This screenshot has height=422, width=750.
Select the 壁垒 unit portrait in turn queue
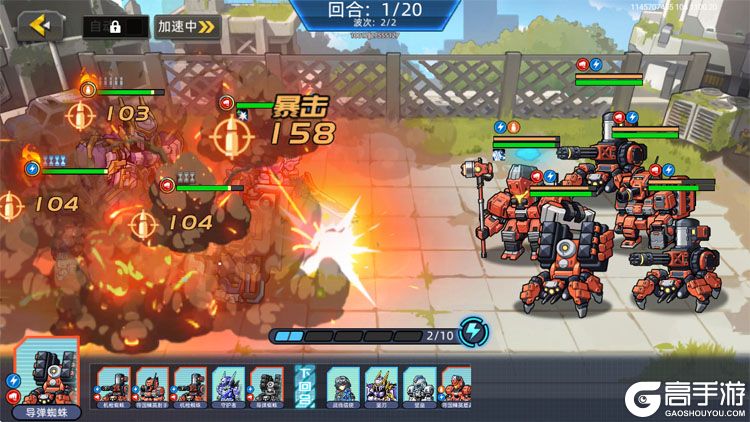pyautogui.click(x=420, y=386)
